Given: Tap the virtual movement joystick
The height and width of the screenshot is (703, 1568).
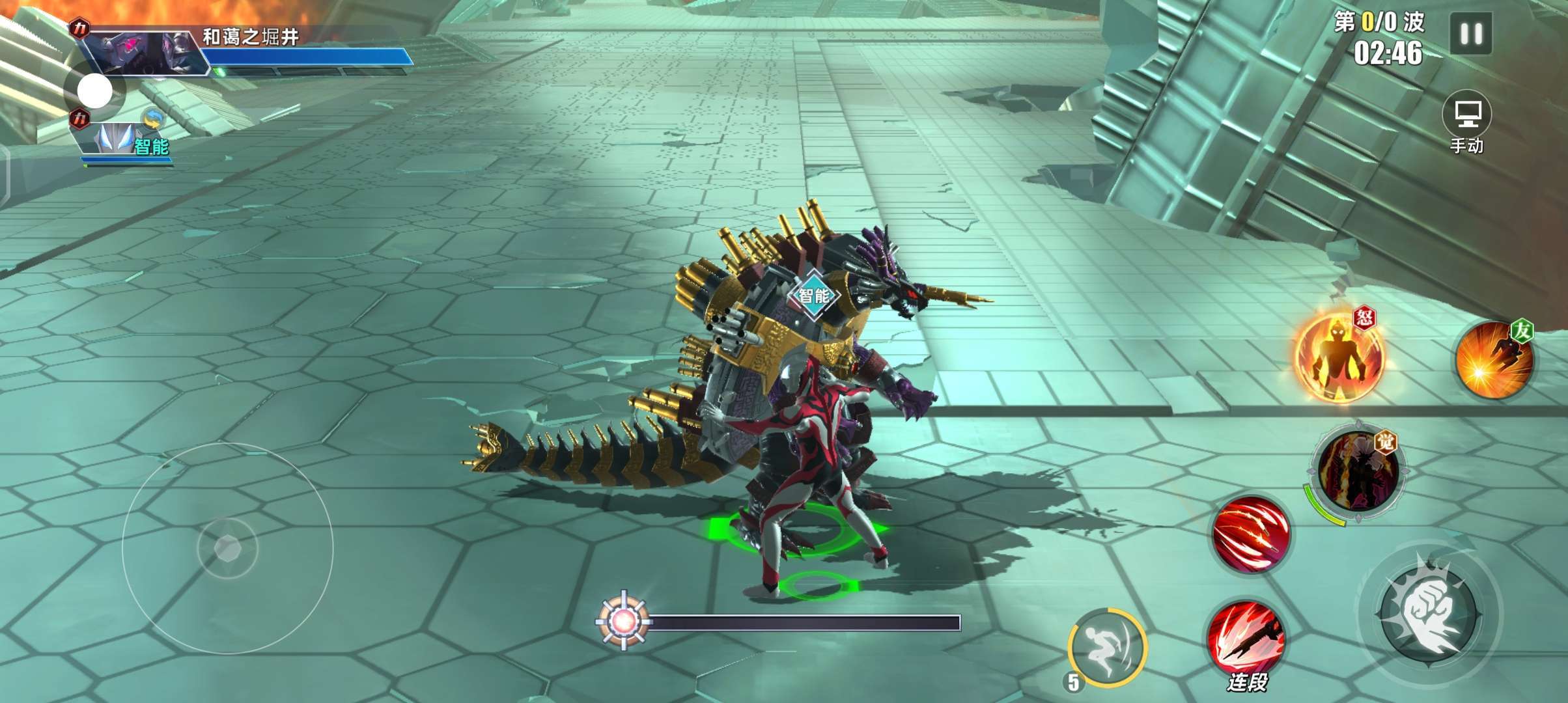Looking at the screenshot, I should (x=227, y=548).
